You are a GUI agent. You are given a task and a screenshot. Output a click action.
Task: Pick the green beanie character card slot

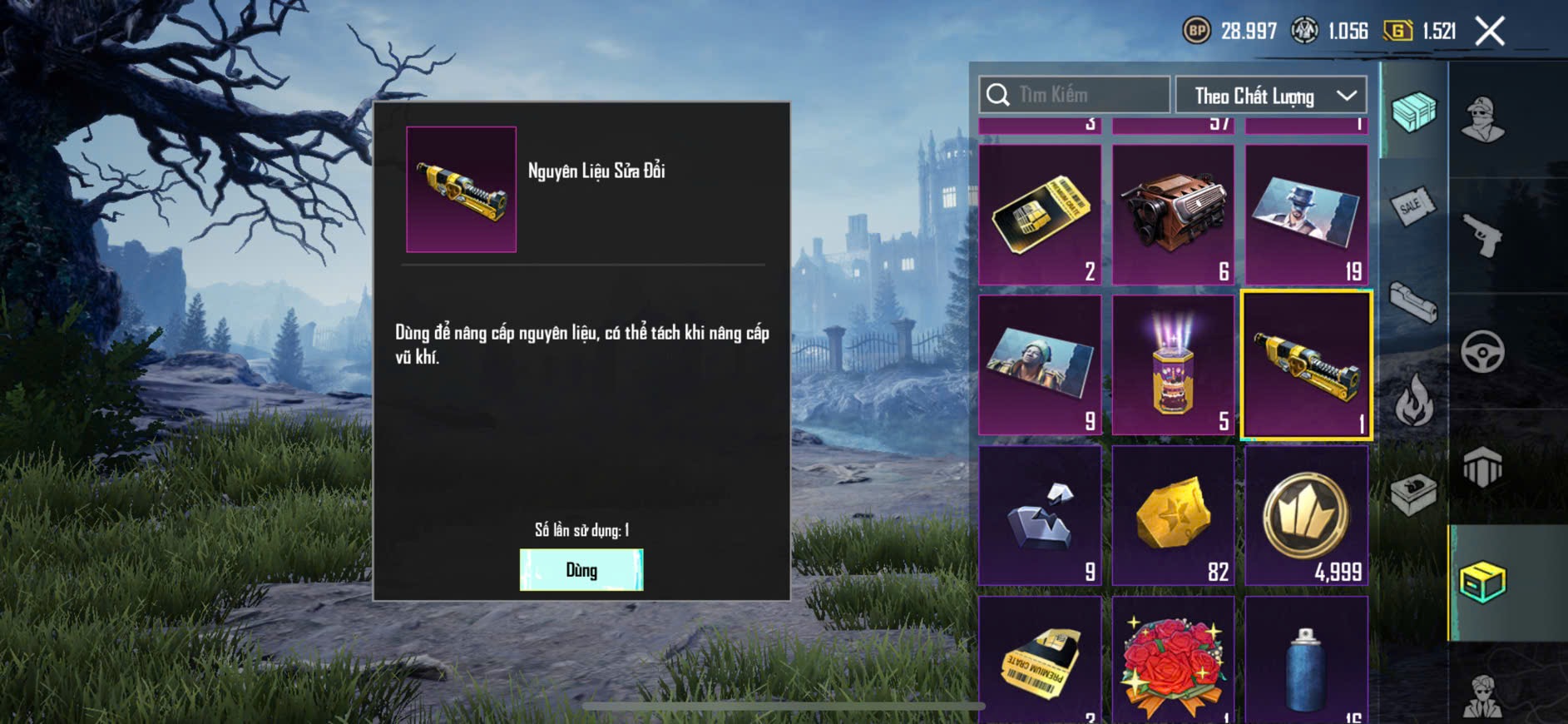tap(1040, 364)
